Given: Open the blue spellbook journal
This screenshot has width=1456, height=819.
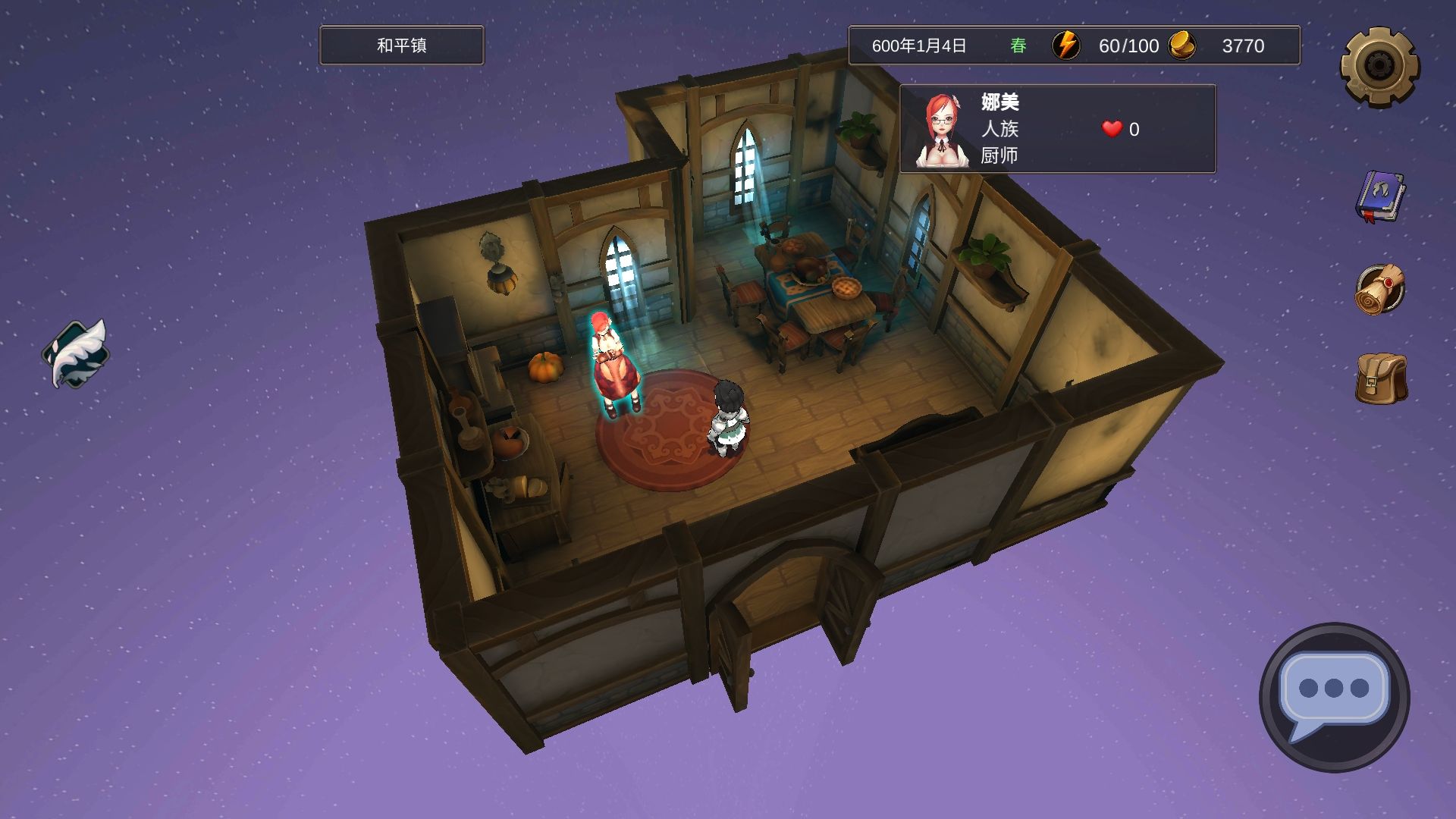Looking at the screenshot, I should pos(1380,197).
